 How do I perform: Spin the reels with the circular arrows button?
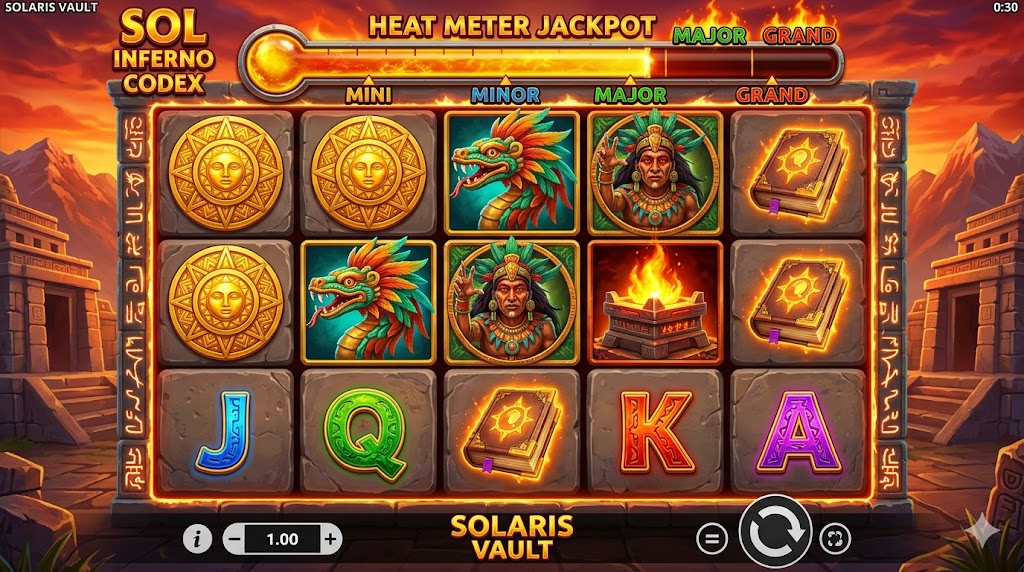click(x=775, y=538)
